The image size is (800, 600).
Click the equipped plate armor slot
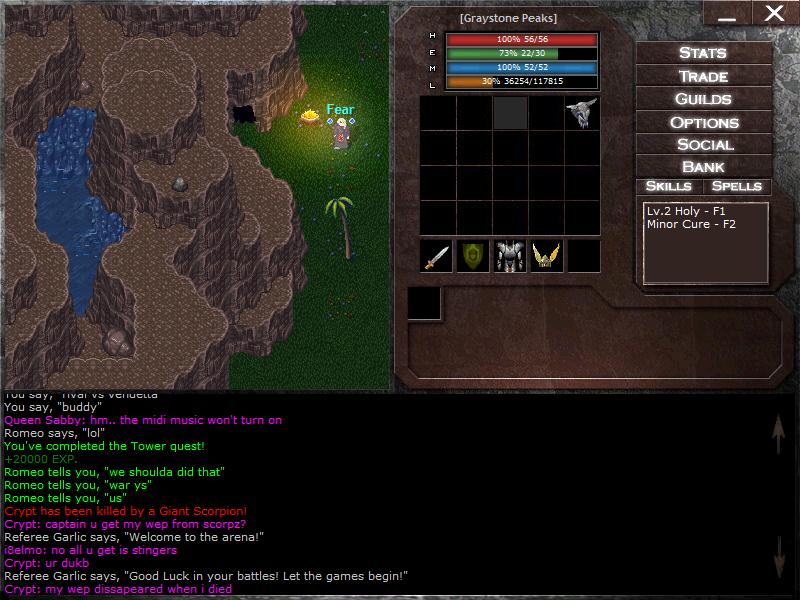tap(510, 256)
